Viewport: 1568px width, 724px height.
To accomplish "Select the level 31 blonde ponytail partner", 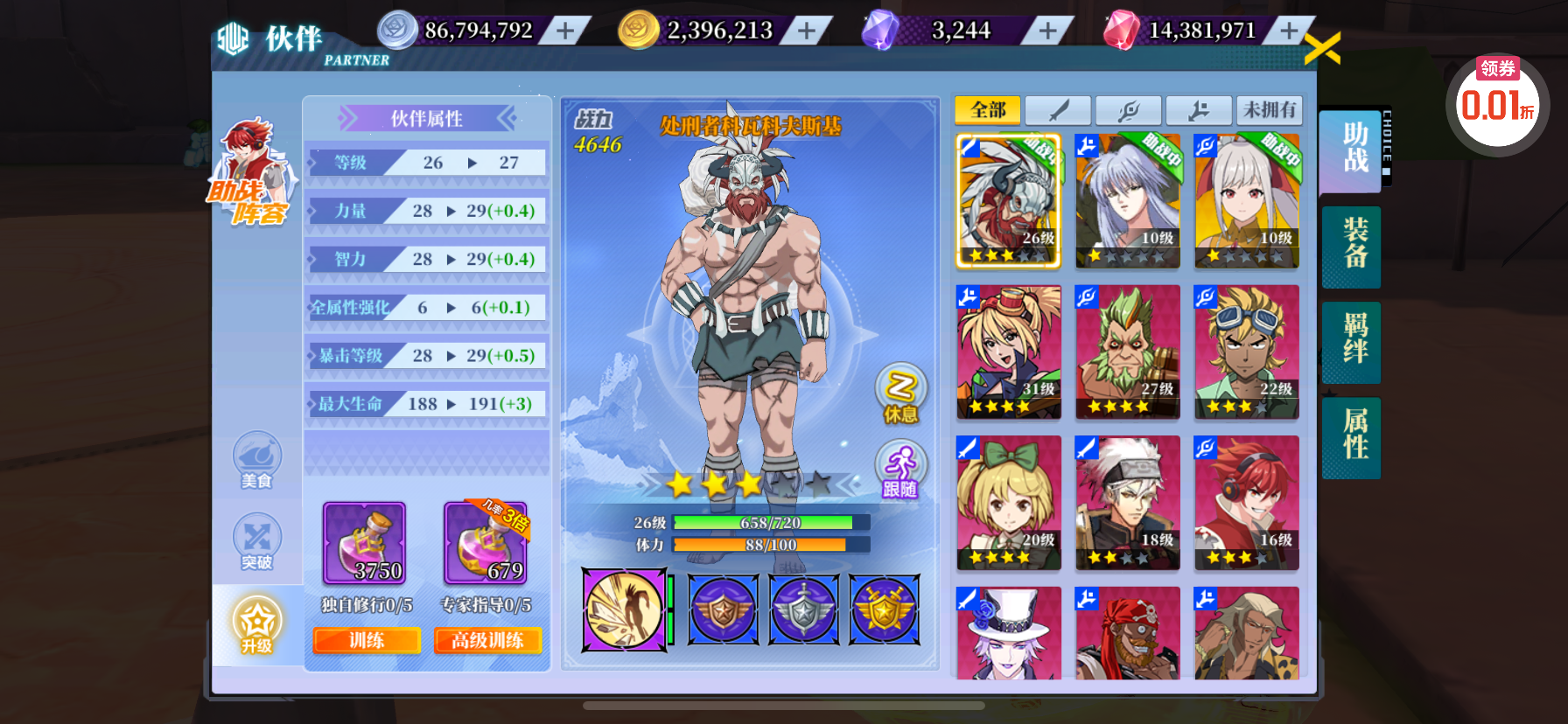I will tap(1008, 352).
